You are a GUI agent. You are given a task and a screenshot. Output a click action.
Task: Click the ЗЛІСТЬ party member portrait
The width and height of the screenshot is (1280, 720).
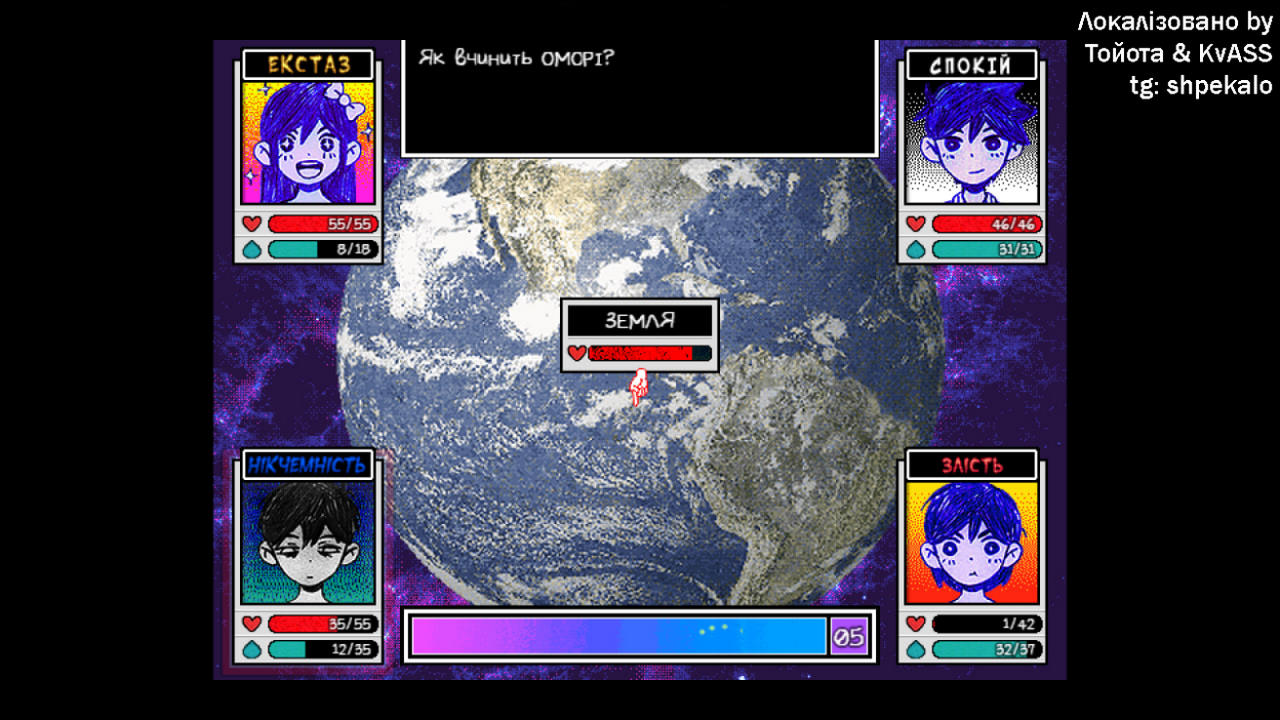[972, 542]
